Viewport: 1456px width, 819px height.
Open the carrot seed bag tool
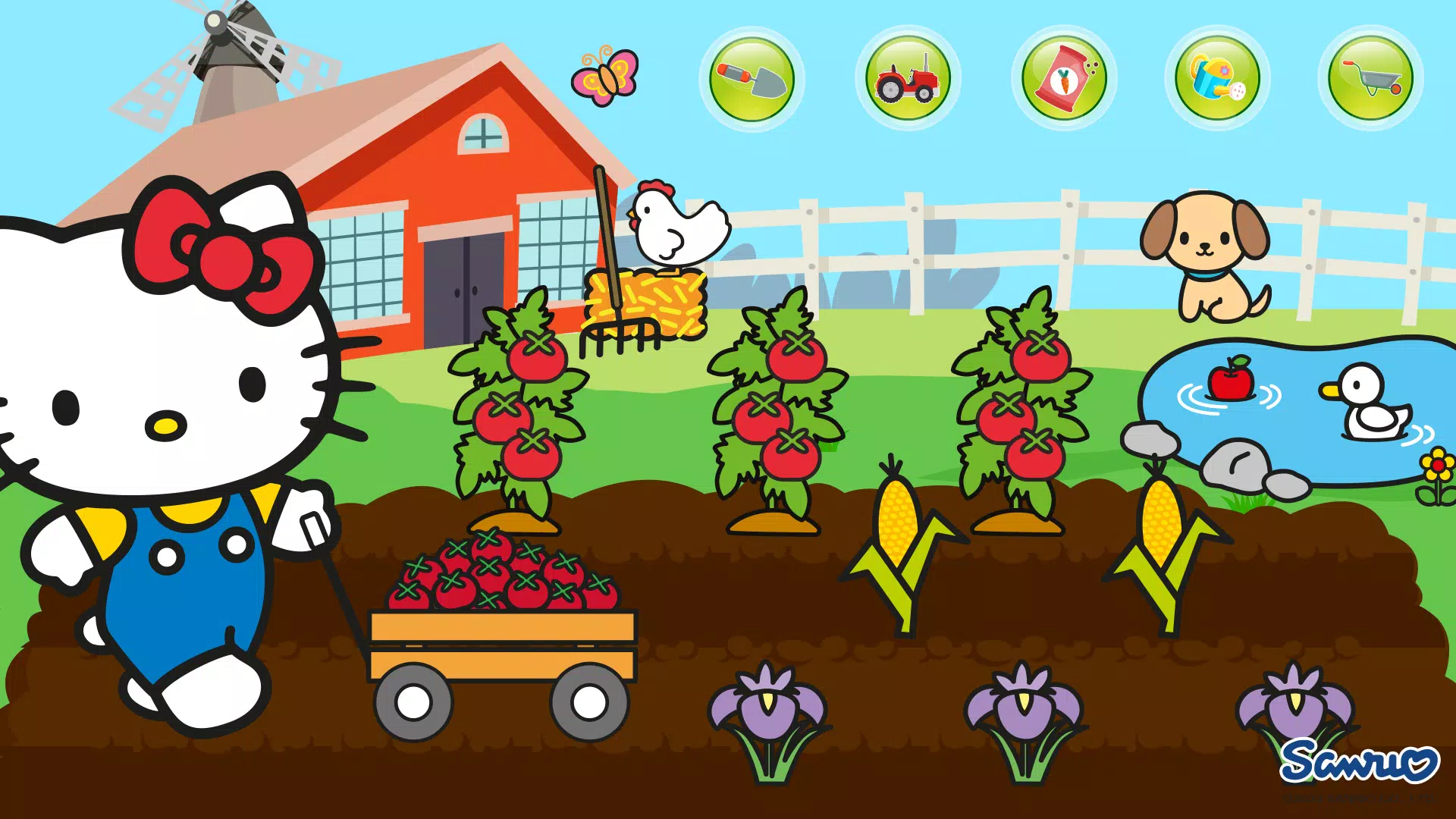click(1063, 78)
